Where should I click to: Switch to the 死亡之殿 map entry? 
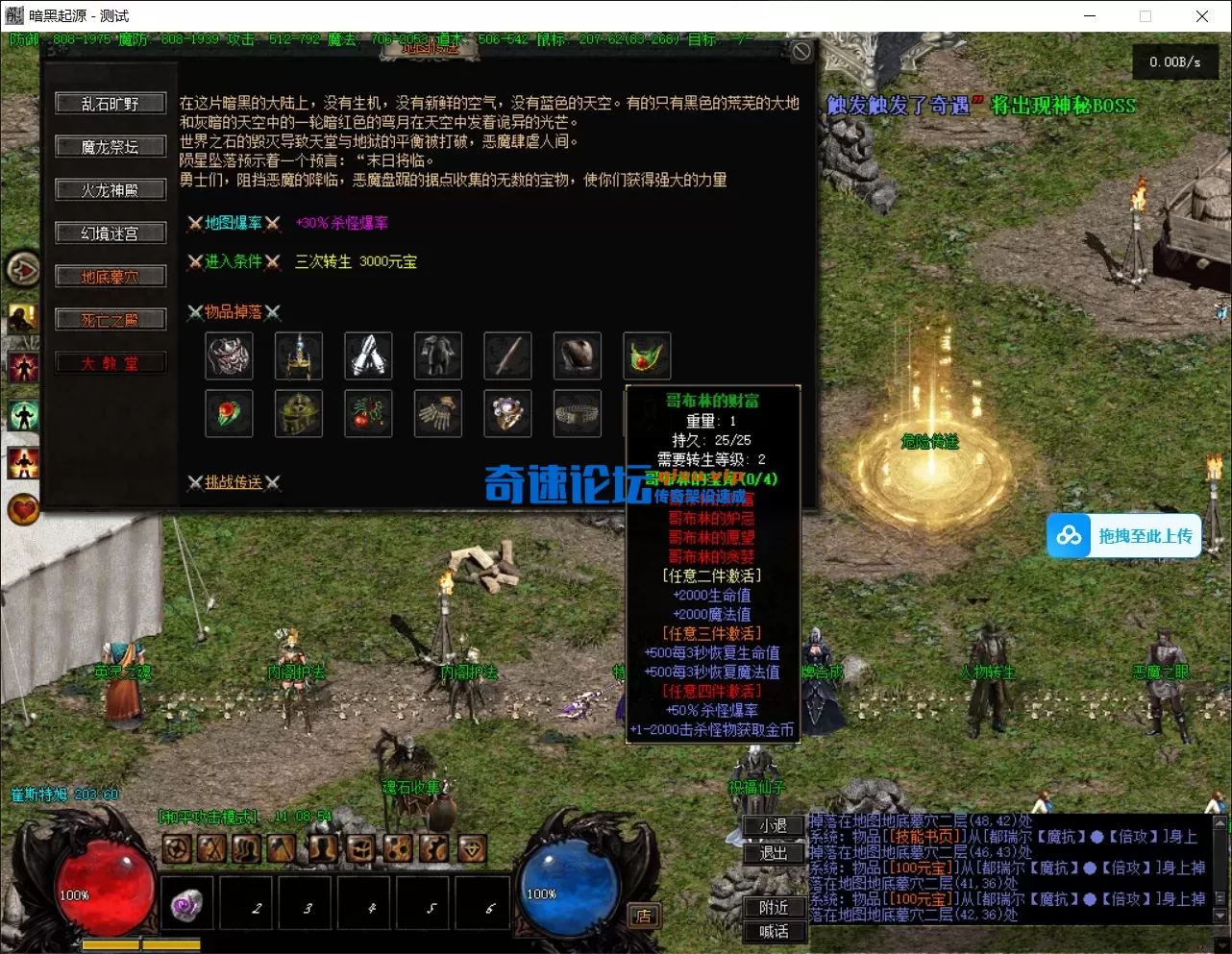(x=111, y=318)
